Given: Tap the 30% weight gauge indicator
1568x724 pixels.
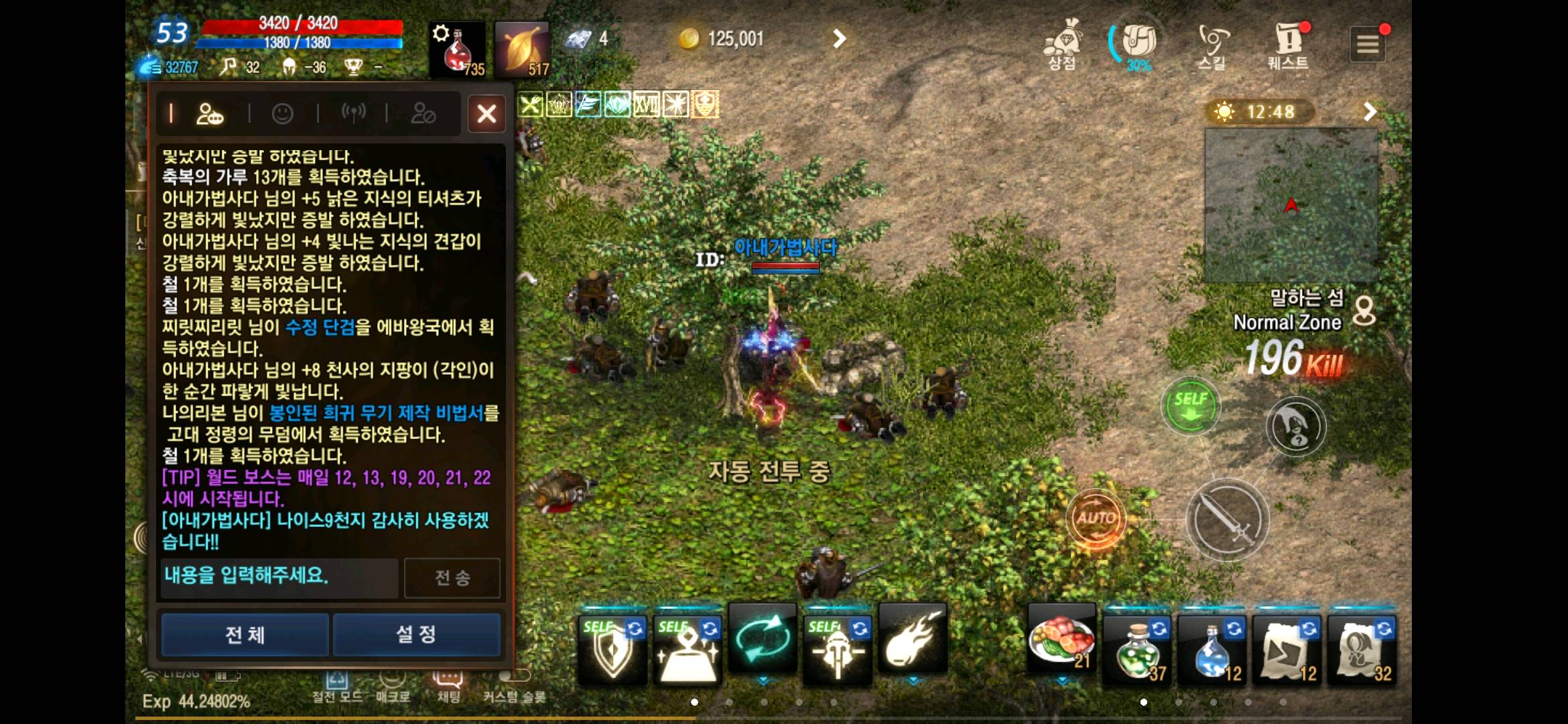Looking at the screenshot, I should tap(1137, 46).
